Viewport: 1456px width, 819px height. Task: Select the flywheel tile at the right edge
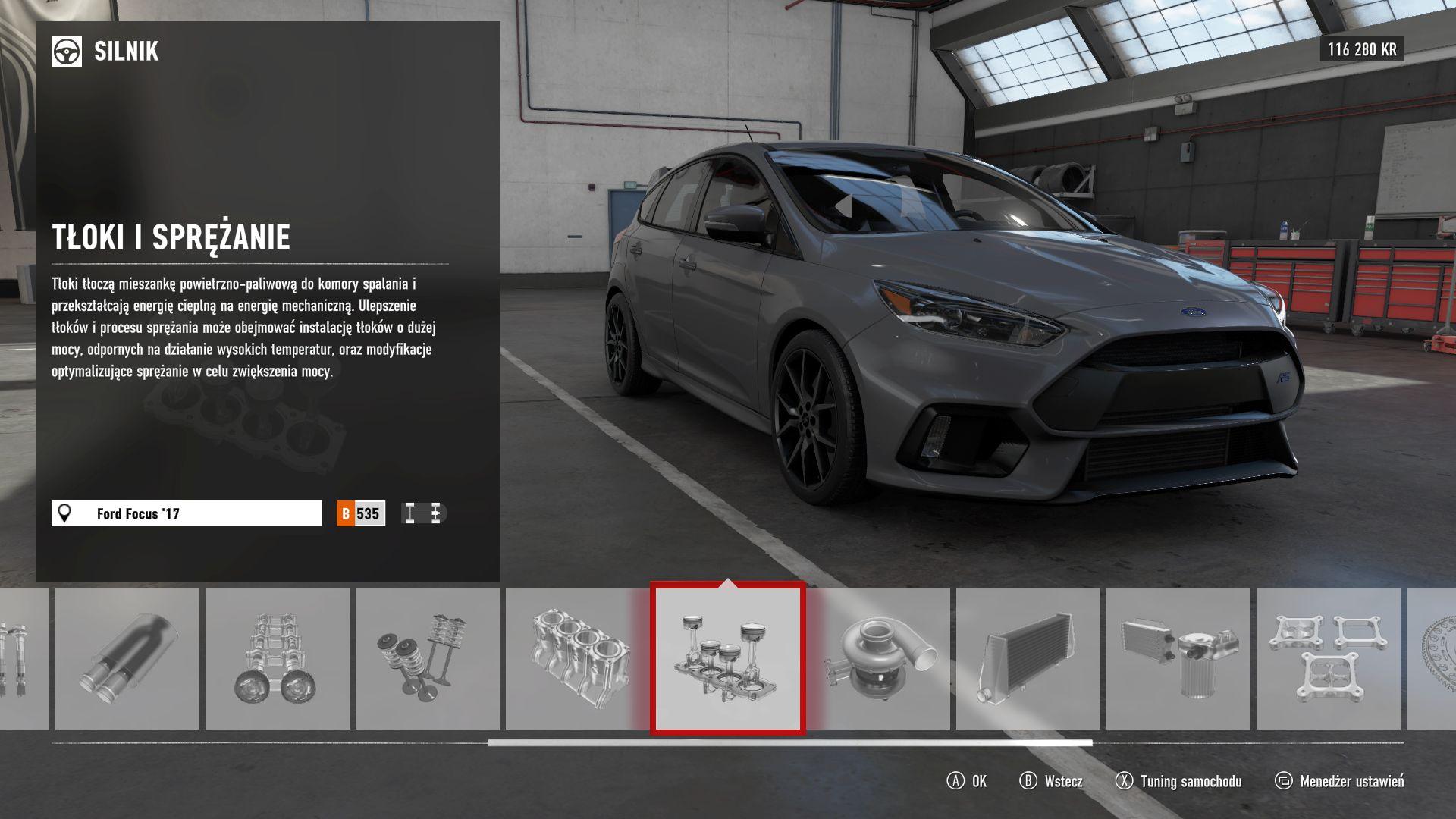[1432, 659]
